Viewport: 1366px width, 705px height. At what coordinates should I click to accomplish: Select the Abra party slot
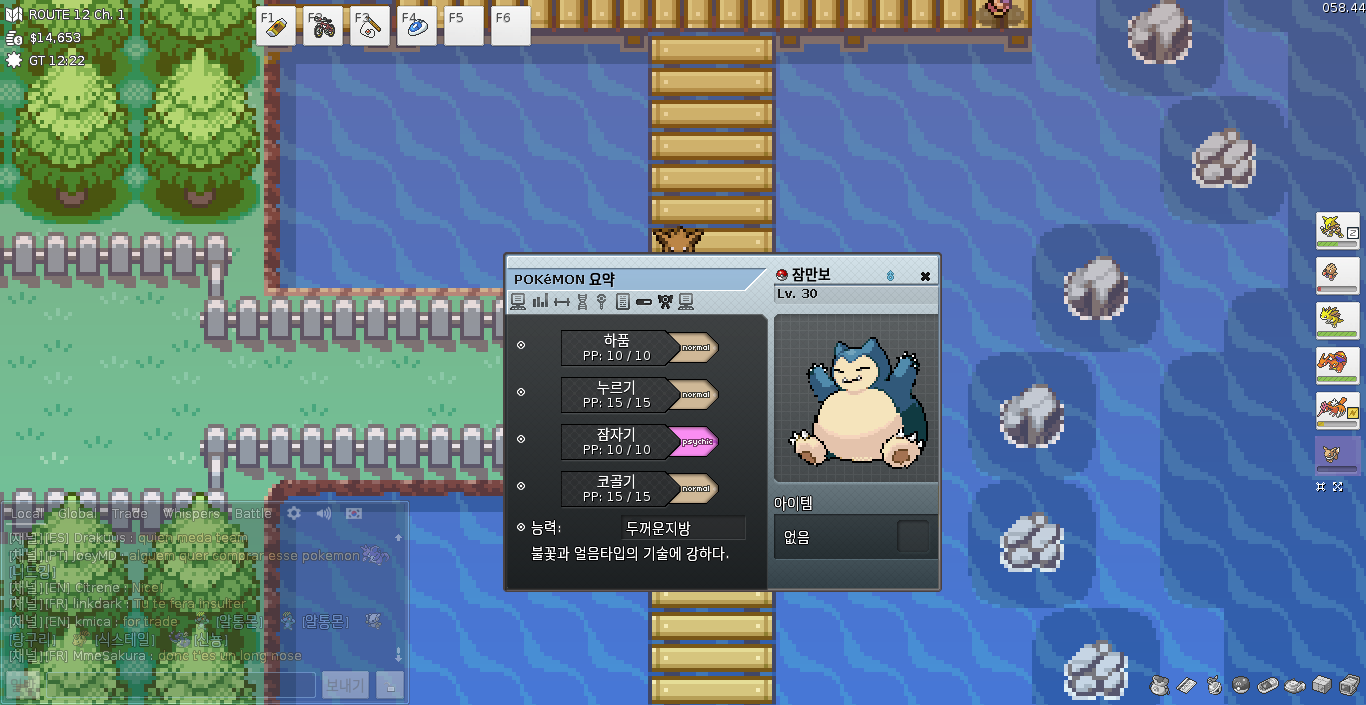point(1337,231)
